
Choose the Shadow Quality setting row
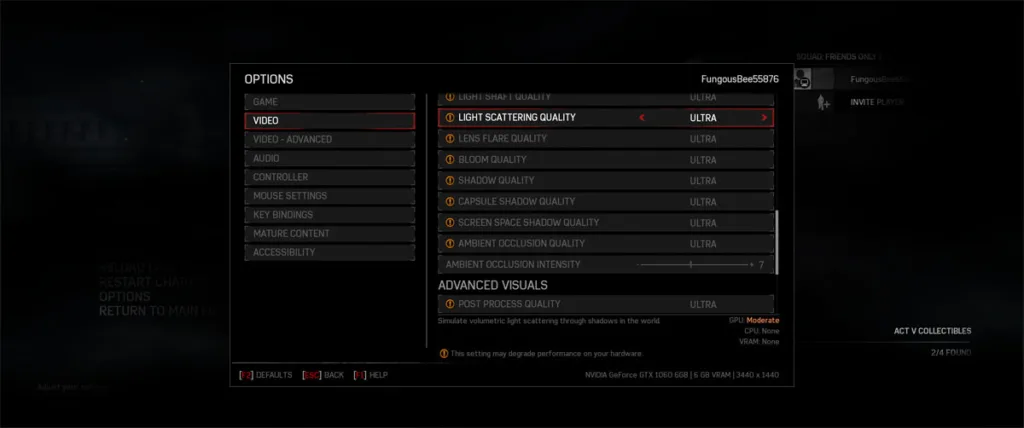pos(605,181)
